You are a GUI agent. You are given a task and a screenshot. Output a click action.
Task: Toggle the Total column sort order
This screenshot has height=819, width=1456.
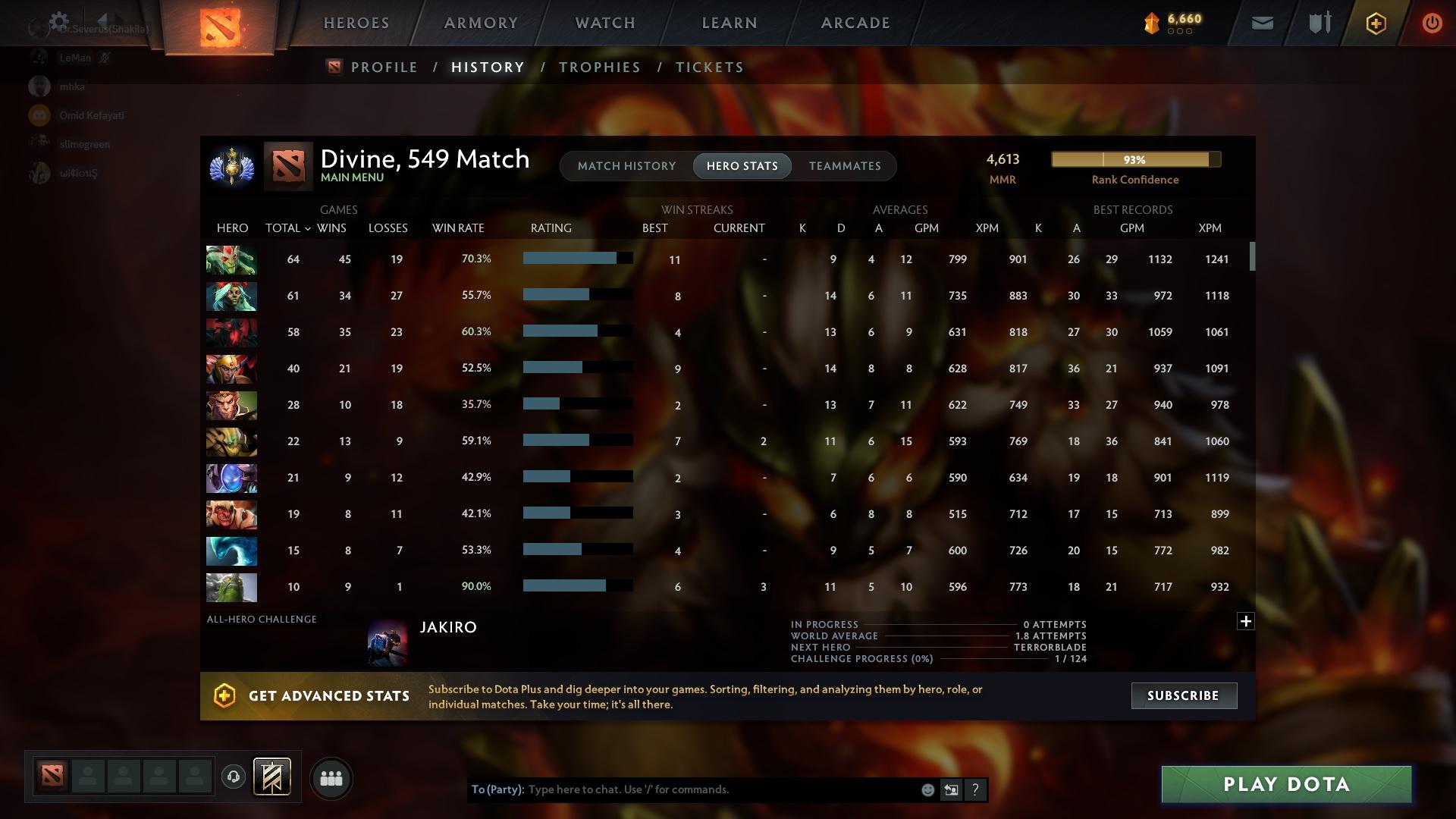(x=286, y=227)
